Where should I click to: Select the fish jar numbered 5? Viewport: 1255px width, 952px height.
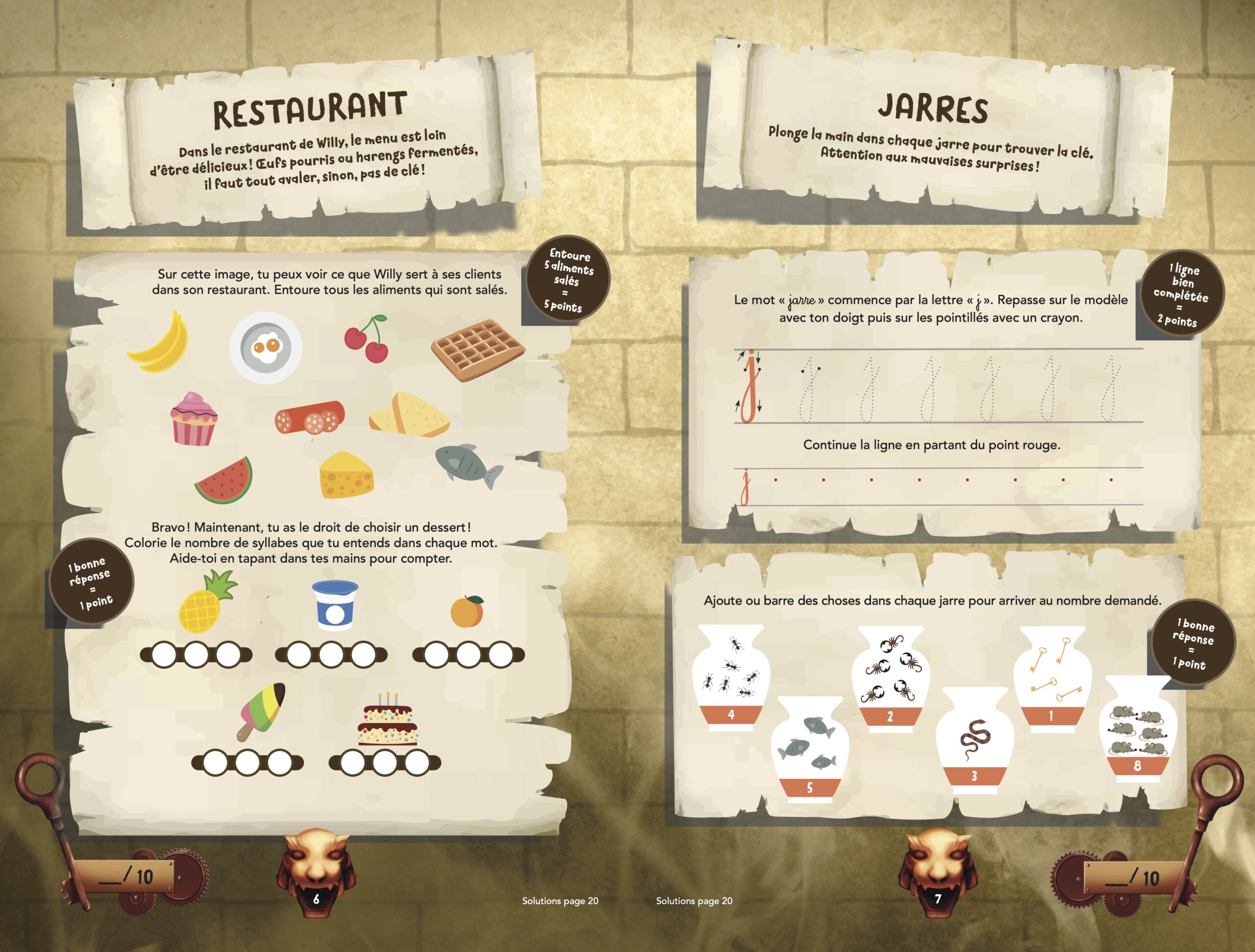pyautogui.click(x=810, y=749)
